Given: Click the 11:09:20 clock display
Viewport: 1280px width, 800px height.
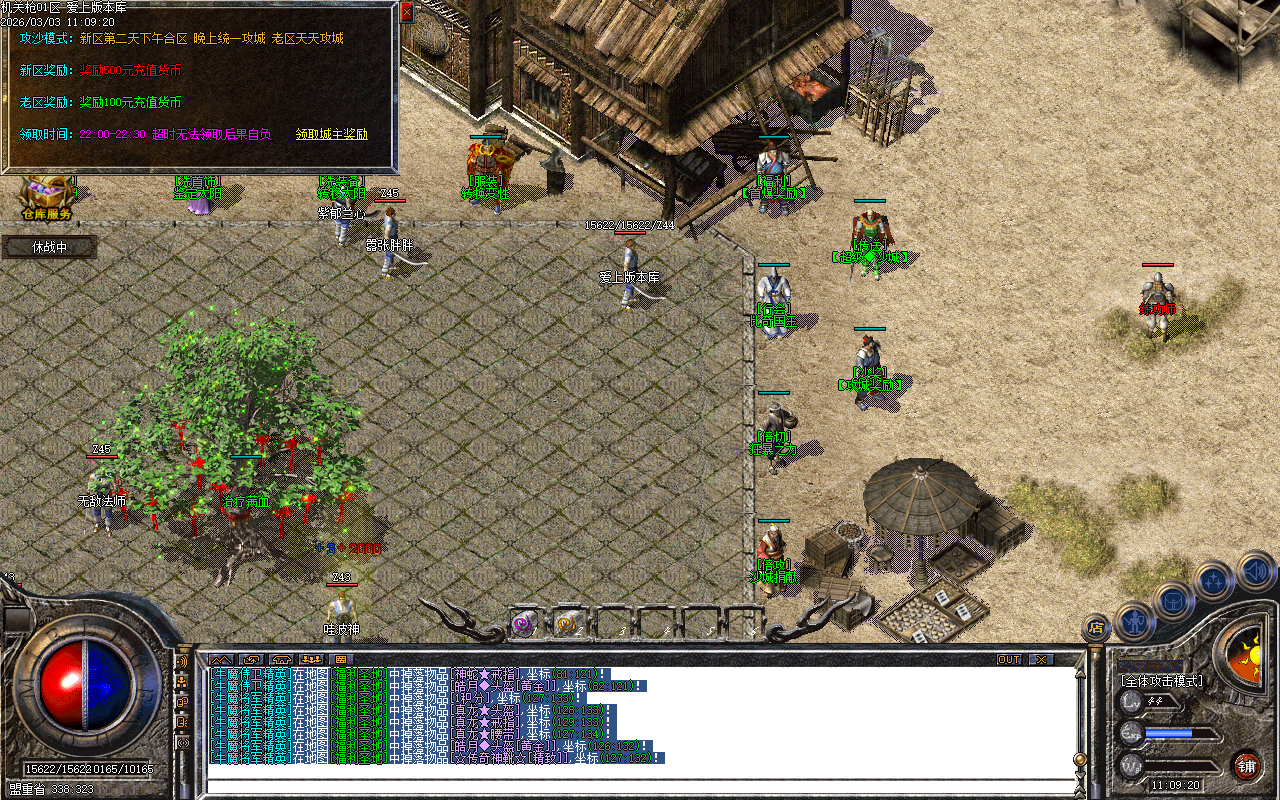Looking at the screenshot, I should pos(1176,783).
